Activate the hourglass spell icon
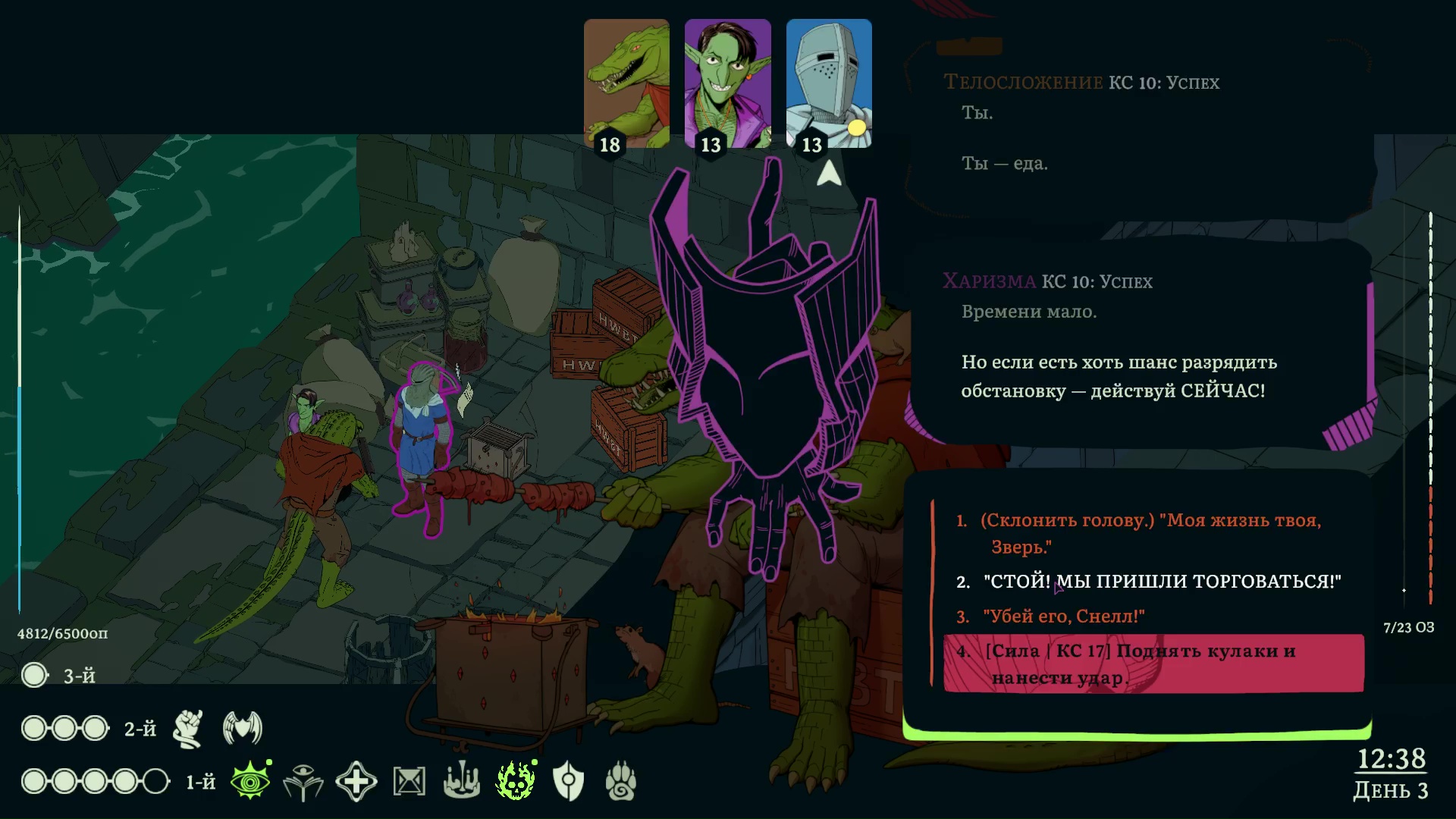 pos(409,782)
